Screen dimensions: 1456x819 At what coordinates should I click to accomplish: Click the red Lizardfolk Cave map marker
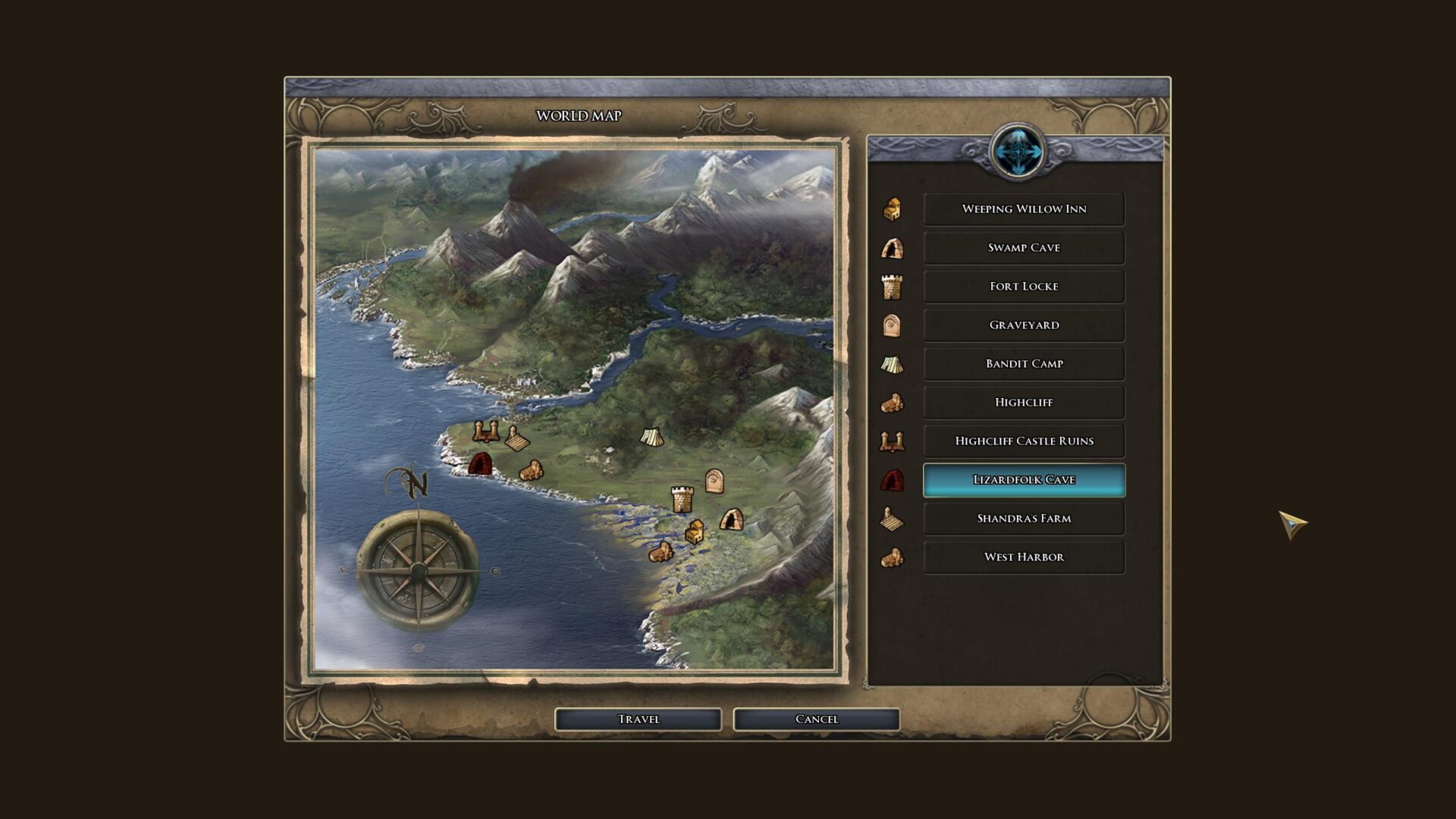tap(480, 463)
